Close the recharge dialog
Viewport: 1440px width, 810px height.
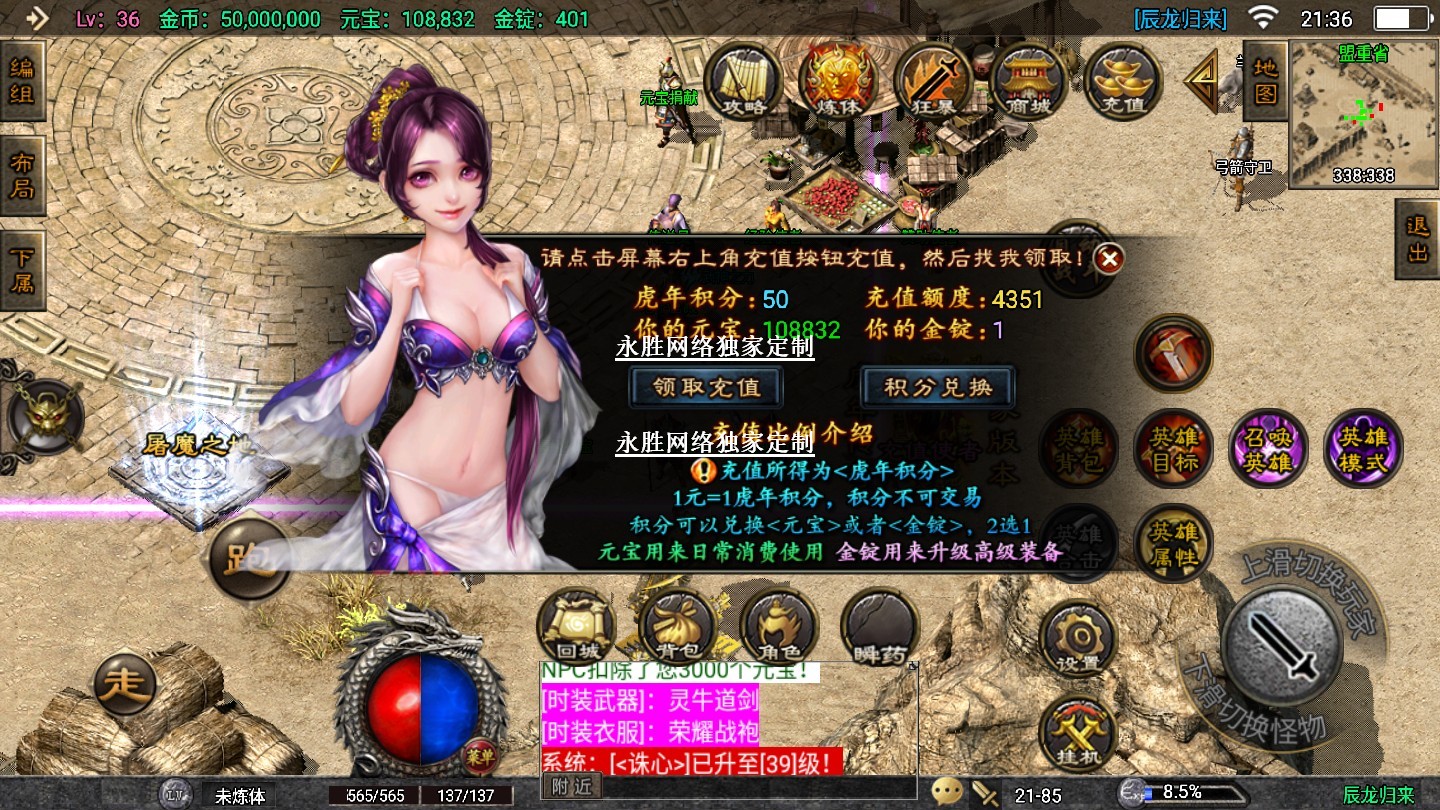click(1108, 259)
